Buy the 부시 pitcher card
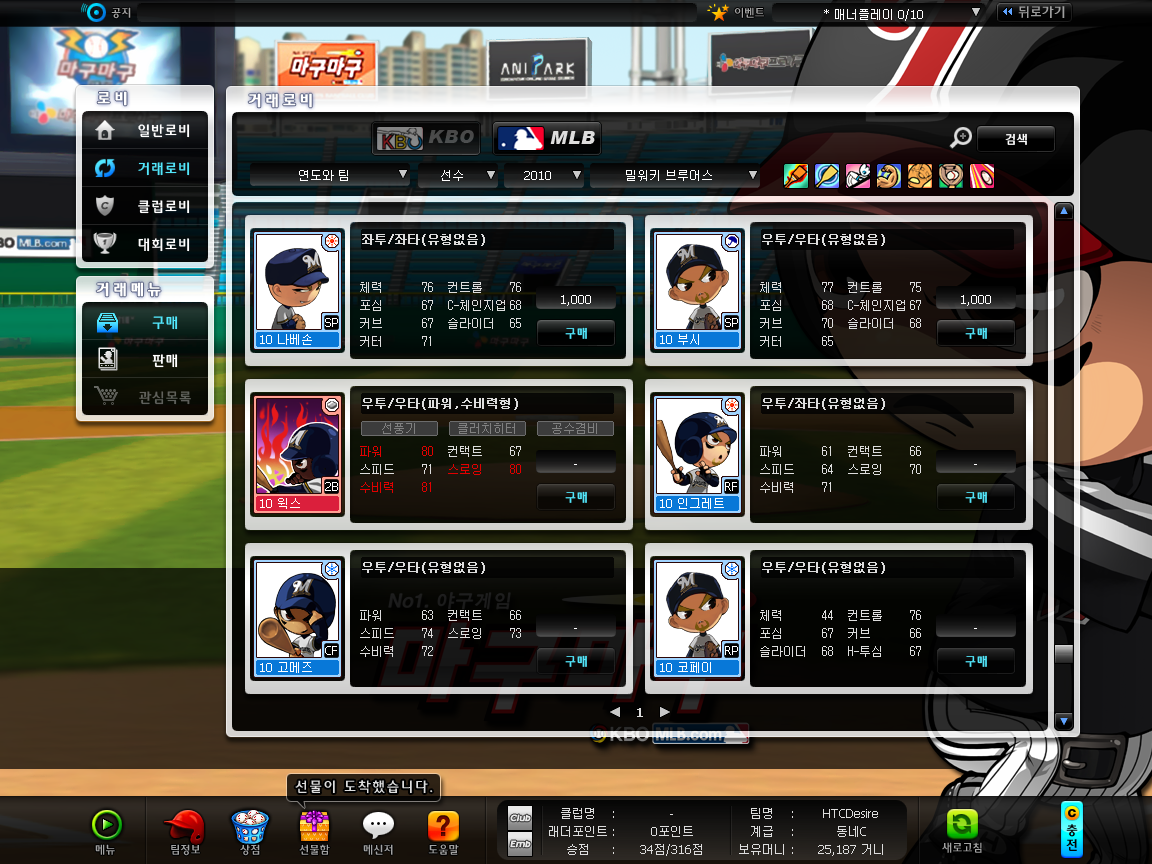This screenshot has width=1152, height=864. tap(975, 333)
